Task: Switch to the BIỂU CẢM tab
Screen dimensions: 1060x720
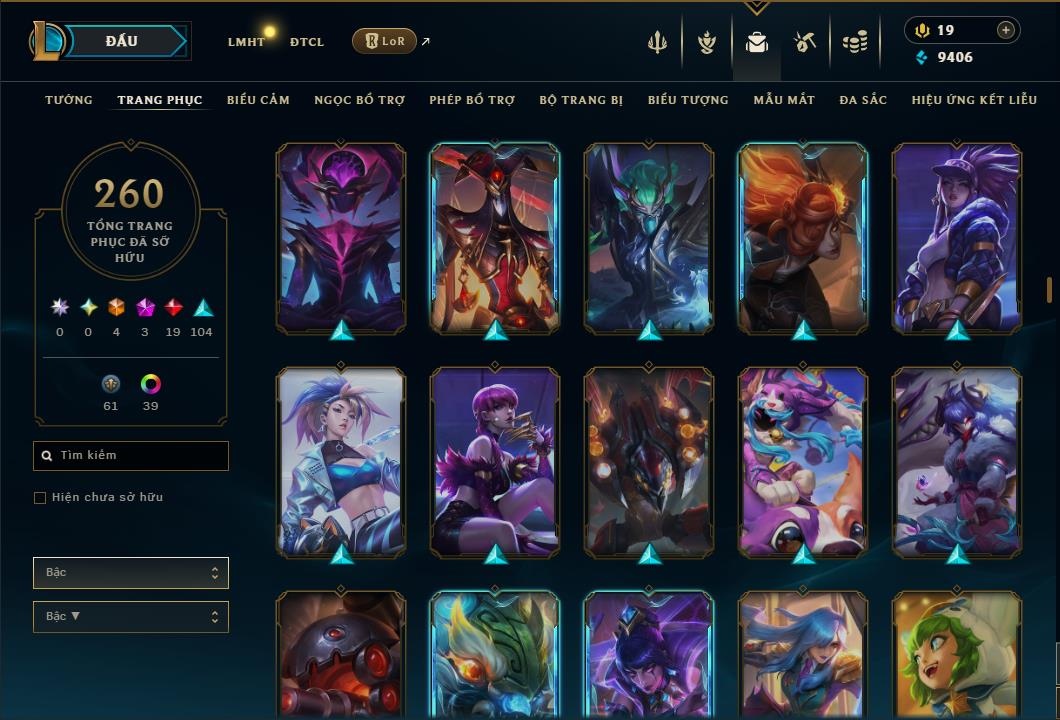Action: click(x=258, y=100)
